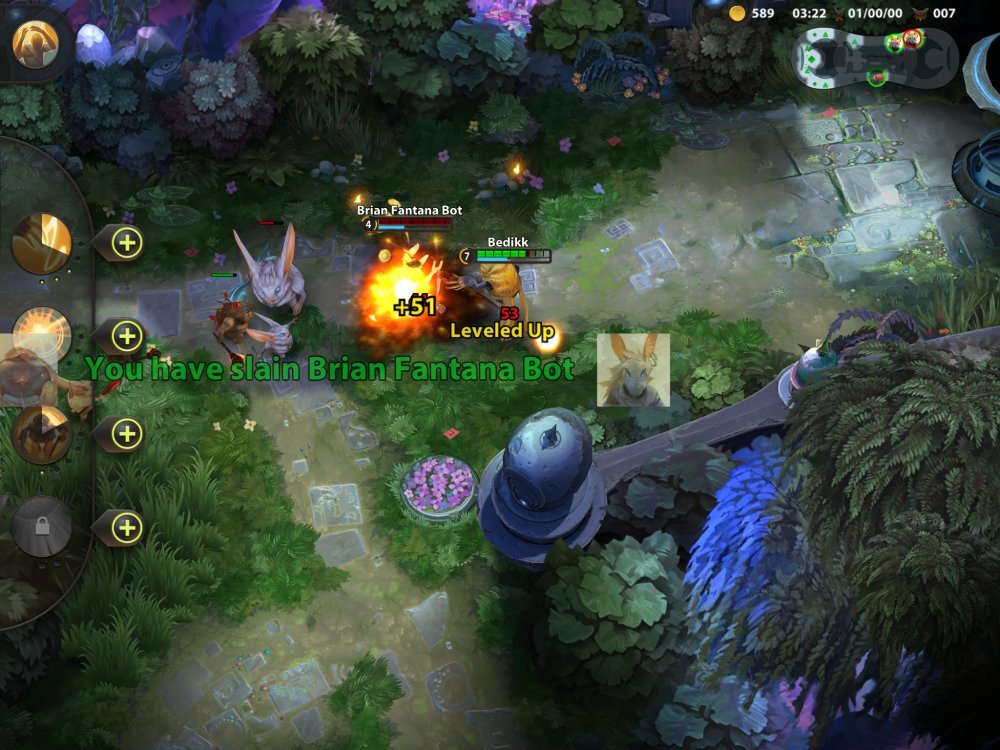Open the shop via gold coin icon

click(x=738, y=13)
